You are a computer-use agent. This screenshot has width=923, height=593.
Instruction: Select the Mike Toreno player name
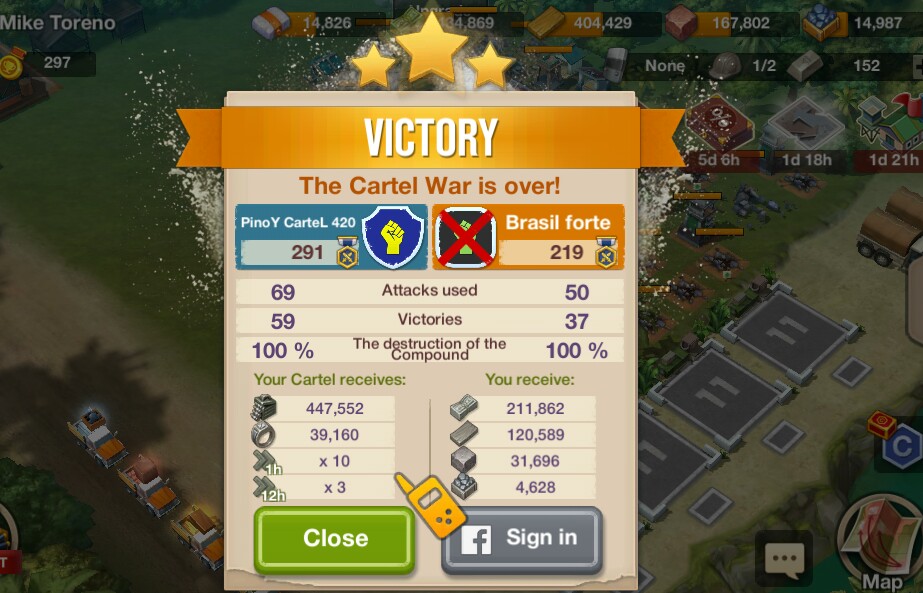click(x=58, y=22)
